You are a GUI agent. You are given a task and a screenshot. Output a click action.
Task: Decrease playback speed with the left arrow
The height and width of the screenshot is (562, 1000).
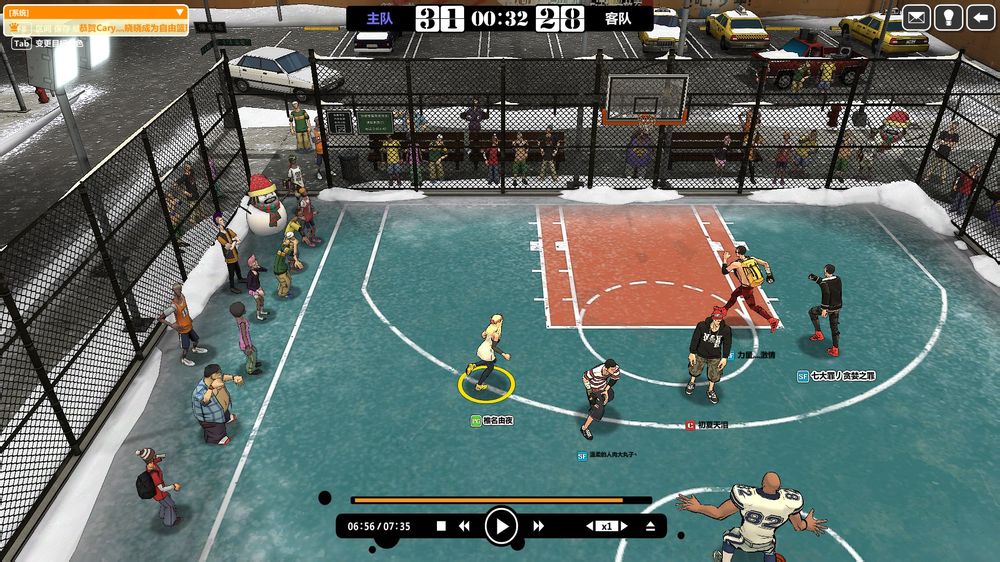click(x=590, y=526)
